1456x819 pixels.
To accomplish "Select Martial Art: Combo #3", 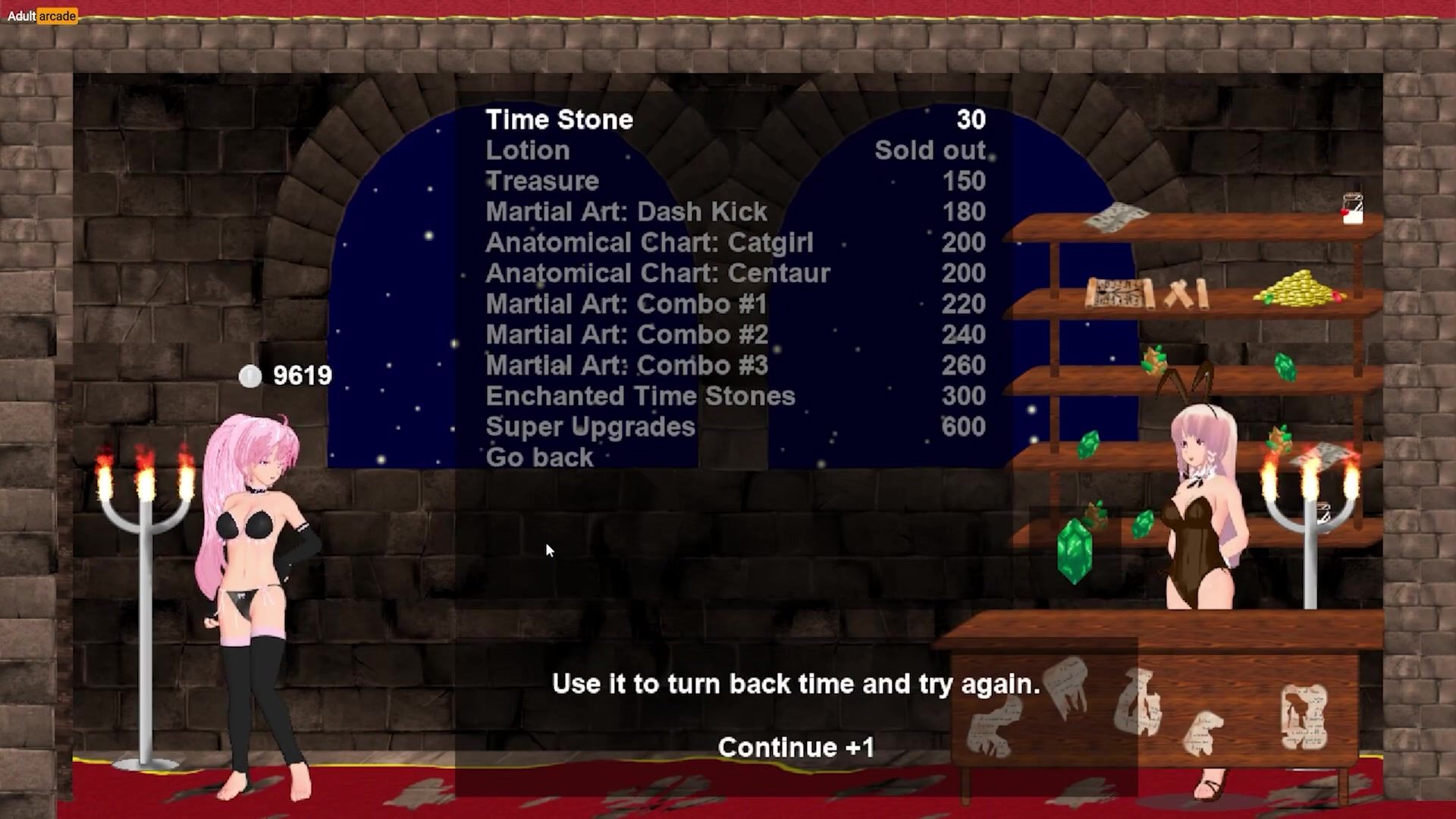I will pos(627,366).
